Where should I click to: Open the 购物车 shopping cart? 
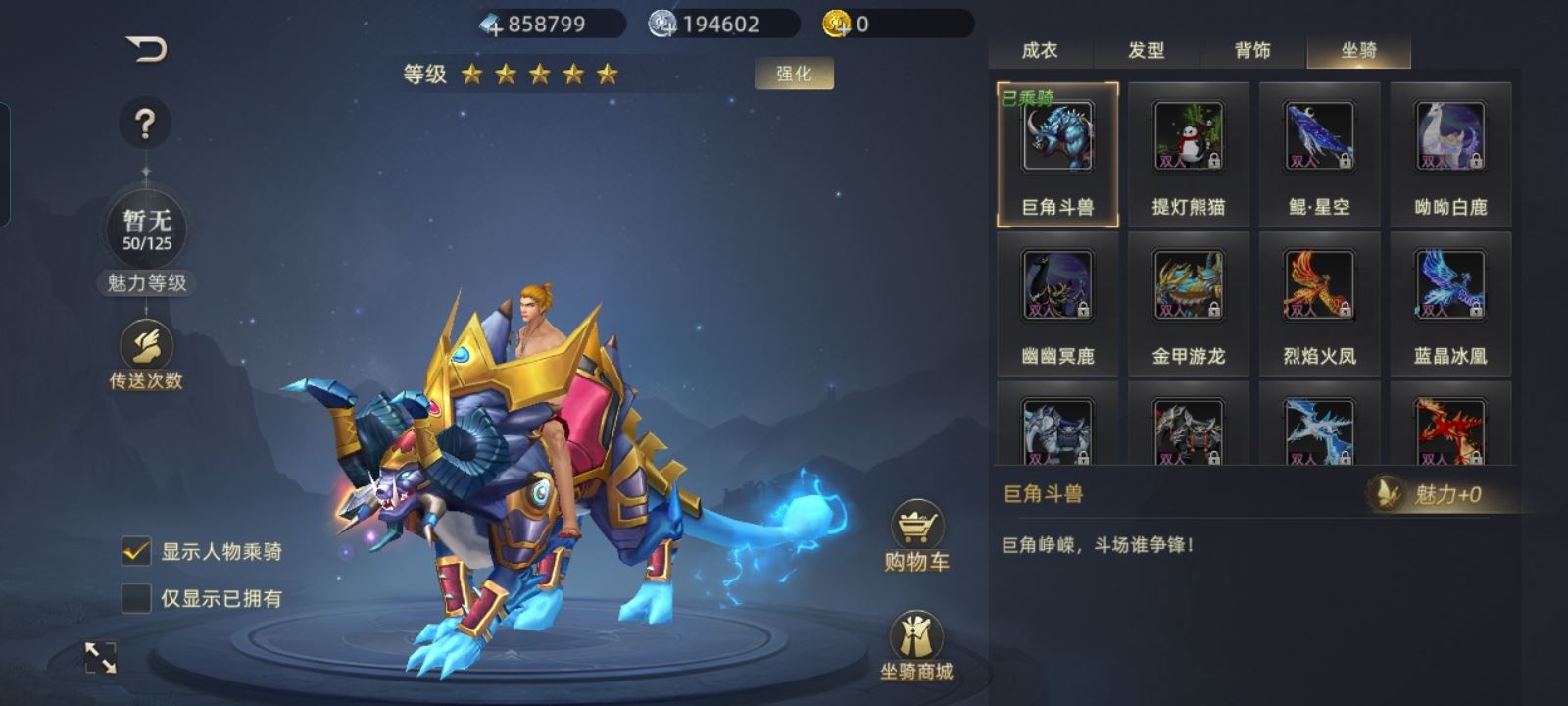pos(916,535)
